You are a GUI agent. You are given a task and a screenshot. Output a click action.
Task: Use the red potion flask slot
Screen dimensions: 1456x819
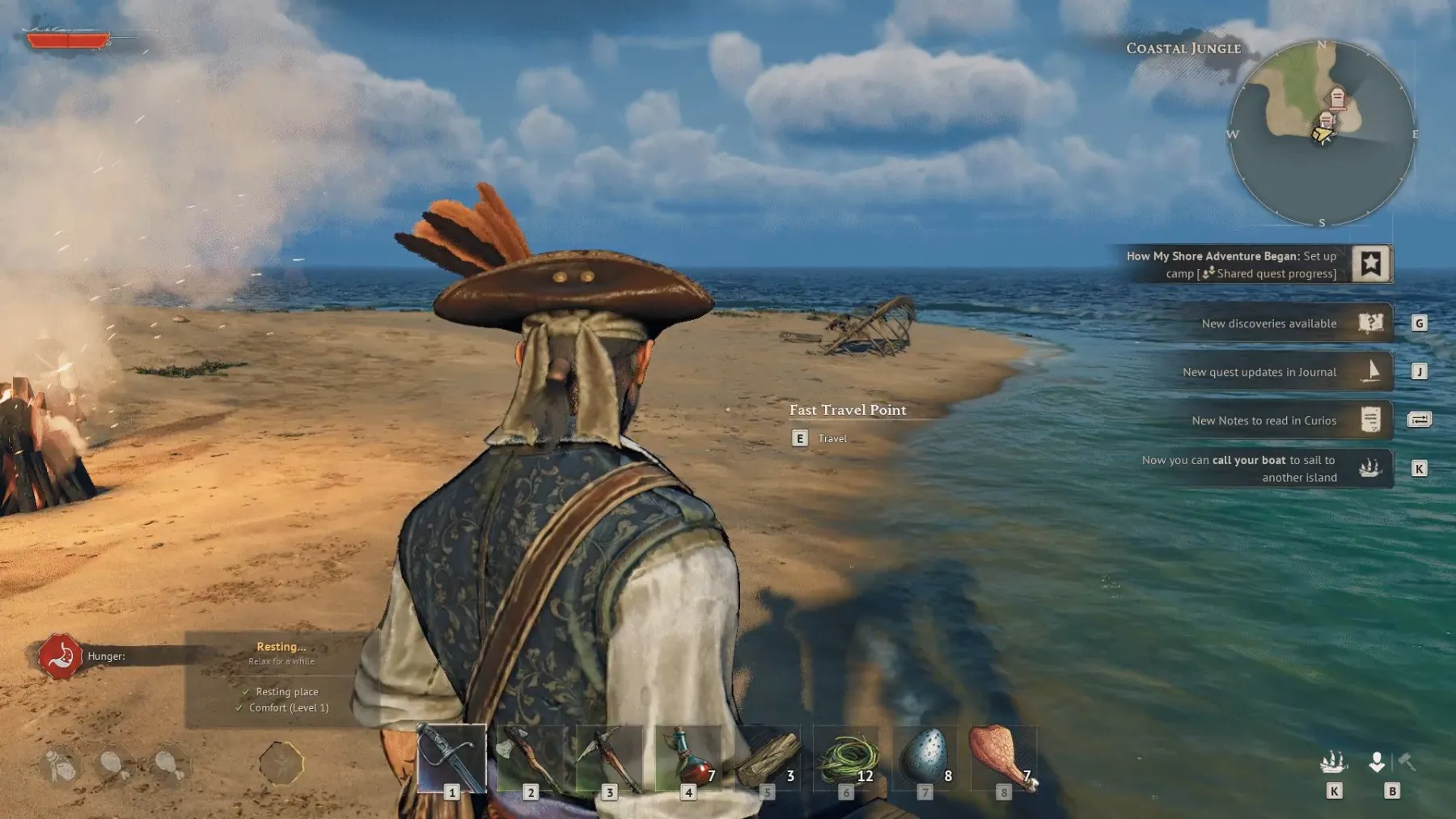[688, 760]
